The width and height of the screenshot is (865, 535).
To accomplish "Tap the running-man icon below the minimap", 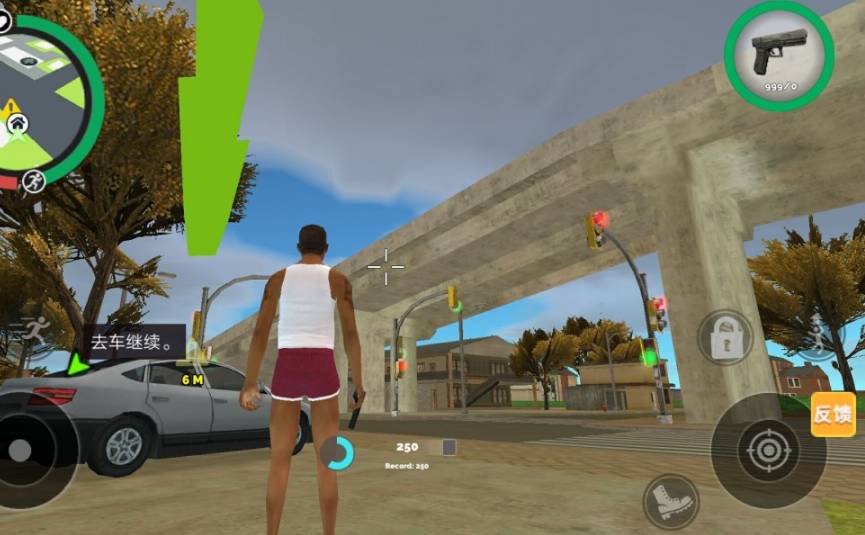I will [34, 180].
